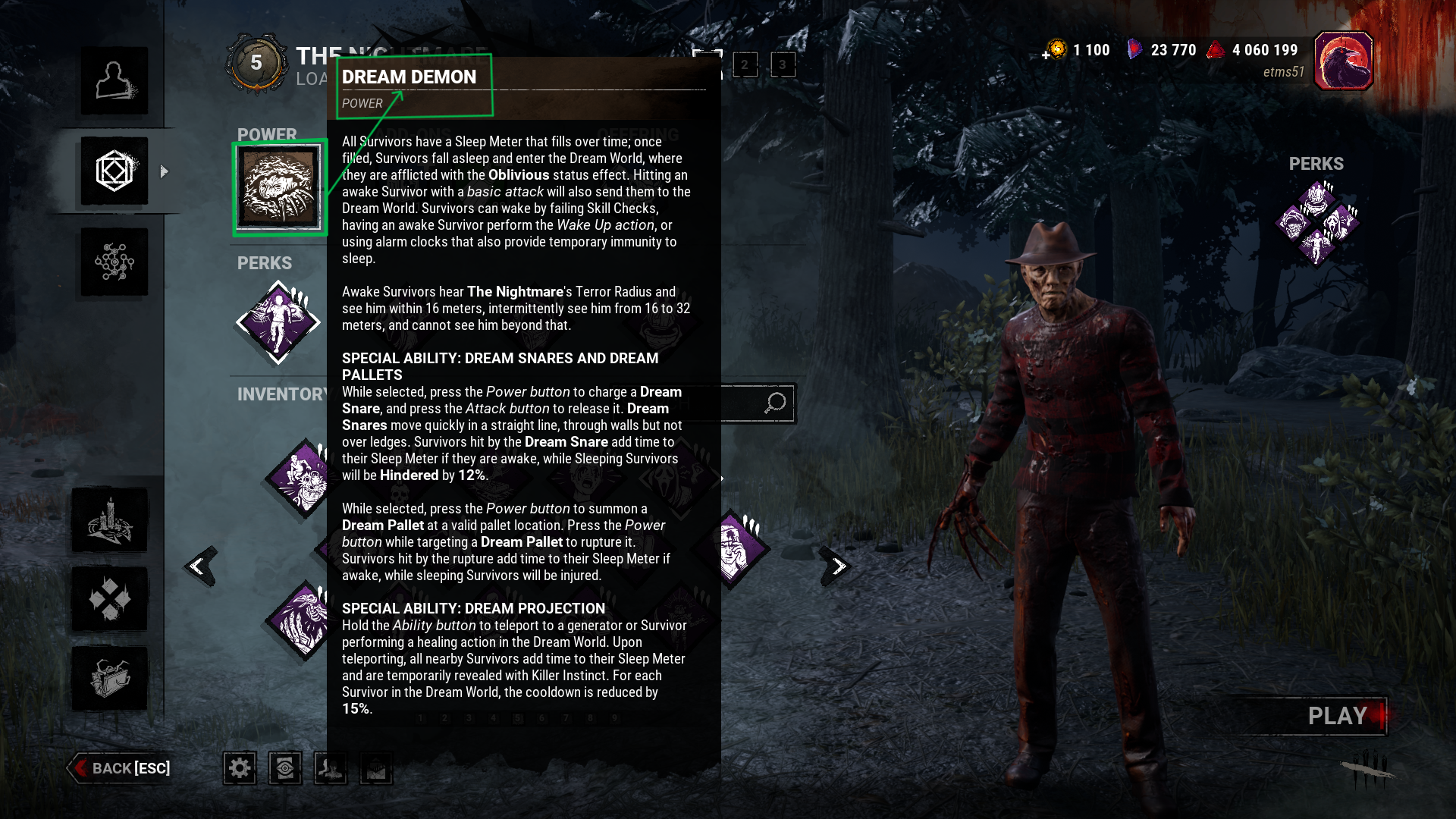The width and height of the screenshot is (1456, 819).
Task: Select the Loadout hexagon sidebar icon
Action: pos(115,171)
